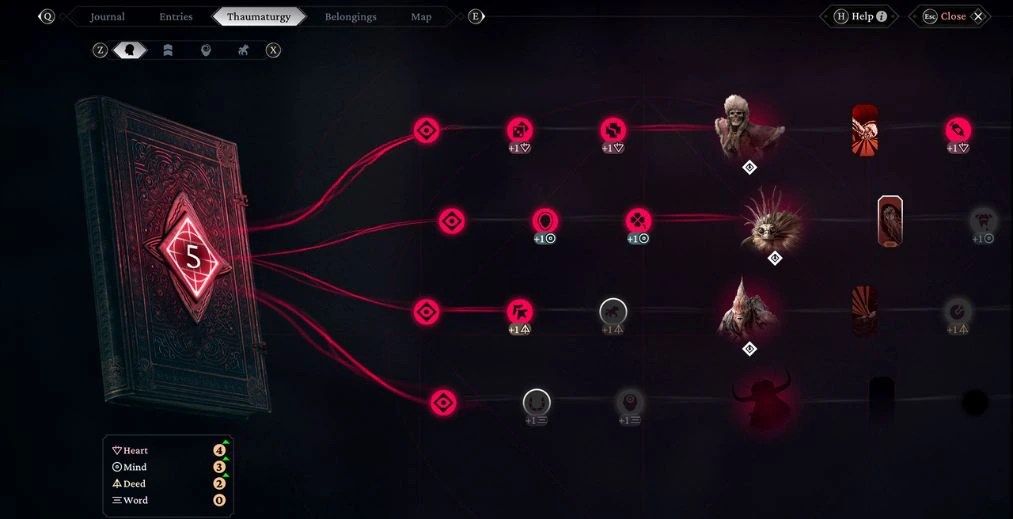This screenshot has width=1013, height=519.
Task: Switch to the Map tab
Action: point(421,17)
